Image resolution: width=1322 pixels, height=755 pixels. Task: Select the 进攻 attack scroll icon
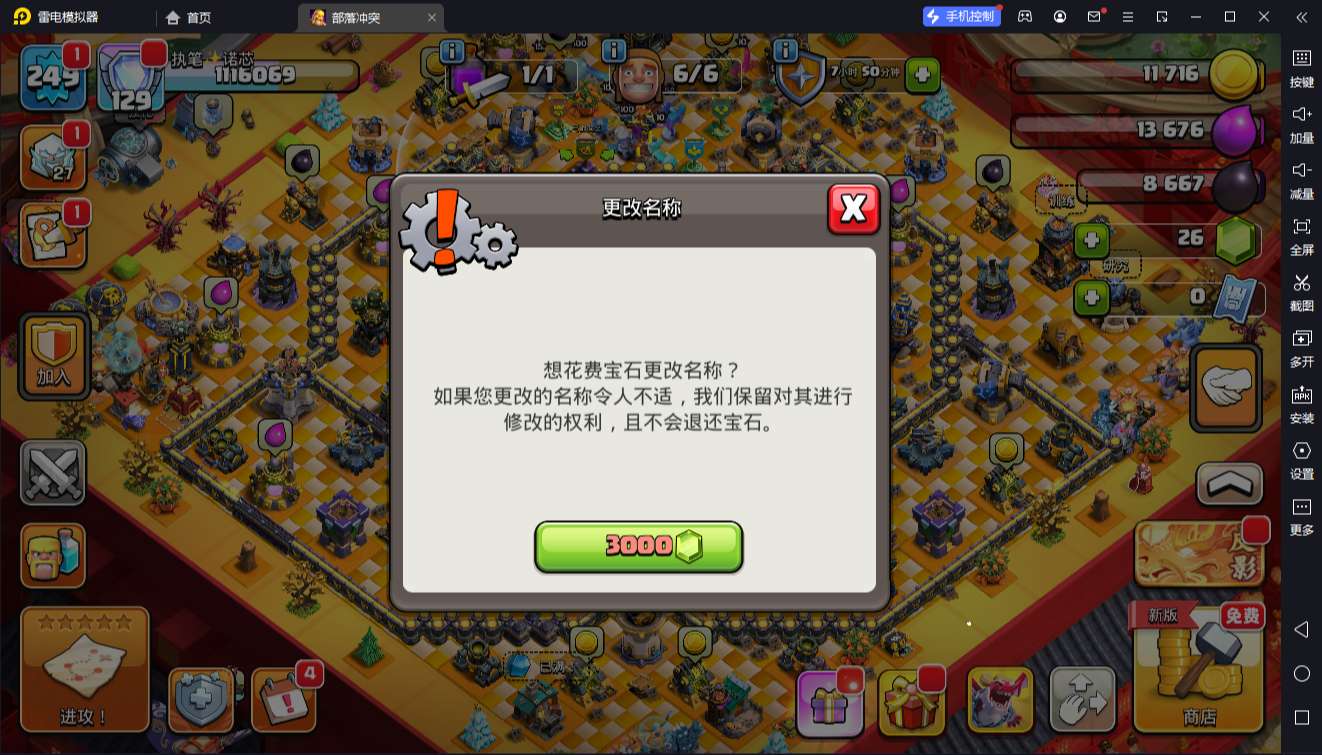click(x=84, y=670)
